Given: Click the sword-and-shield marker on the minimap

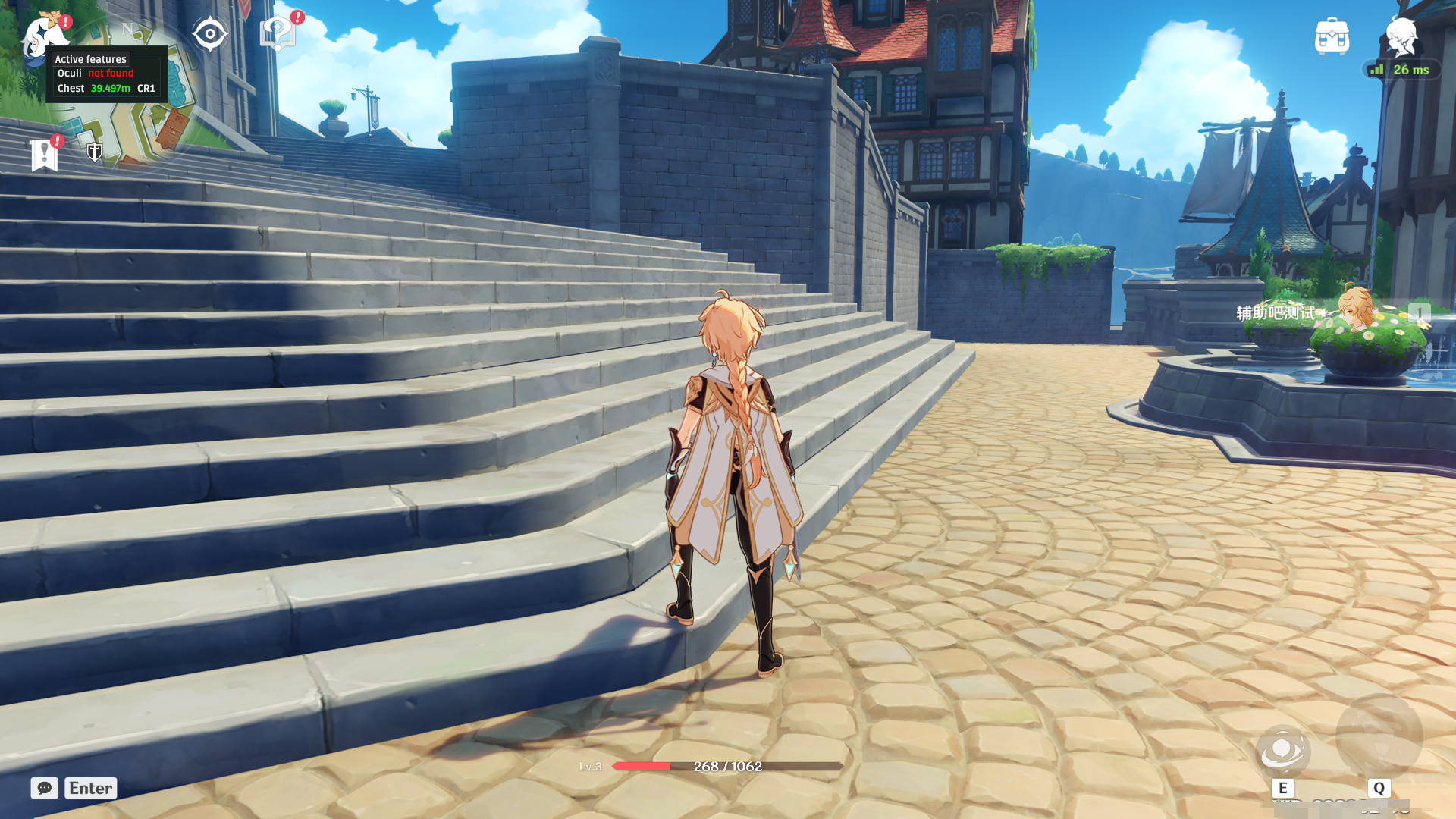Looking at the screenshot, I should point(95,152).
